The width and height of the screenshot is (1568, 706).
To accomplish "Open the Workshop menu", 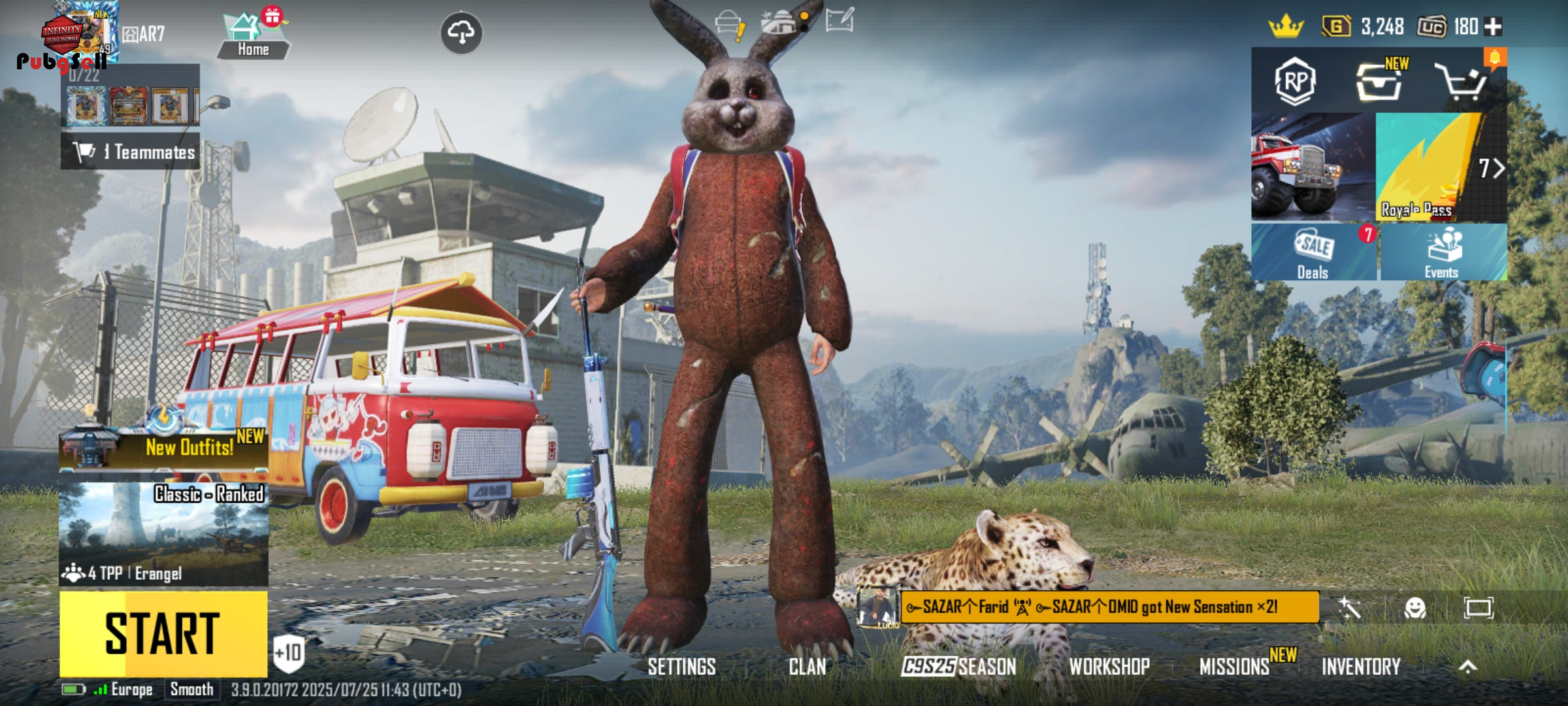I will pos(1109,667).
